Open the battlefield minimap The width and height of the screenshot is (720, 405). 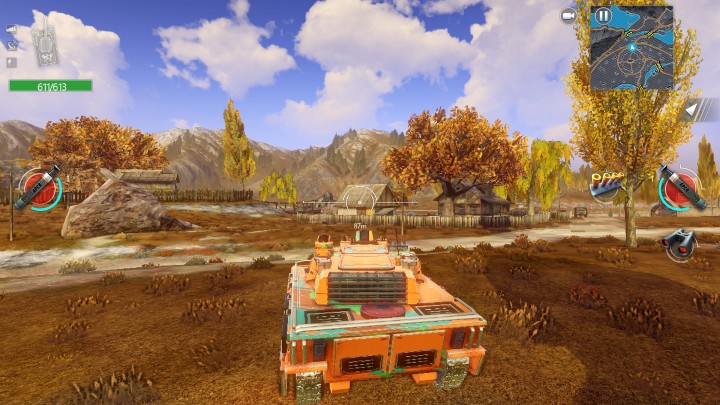pyautogui.click(x=632, y=50)
